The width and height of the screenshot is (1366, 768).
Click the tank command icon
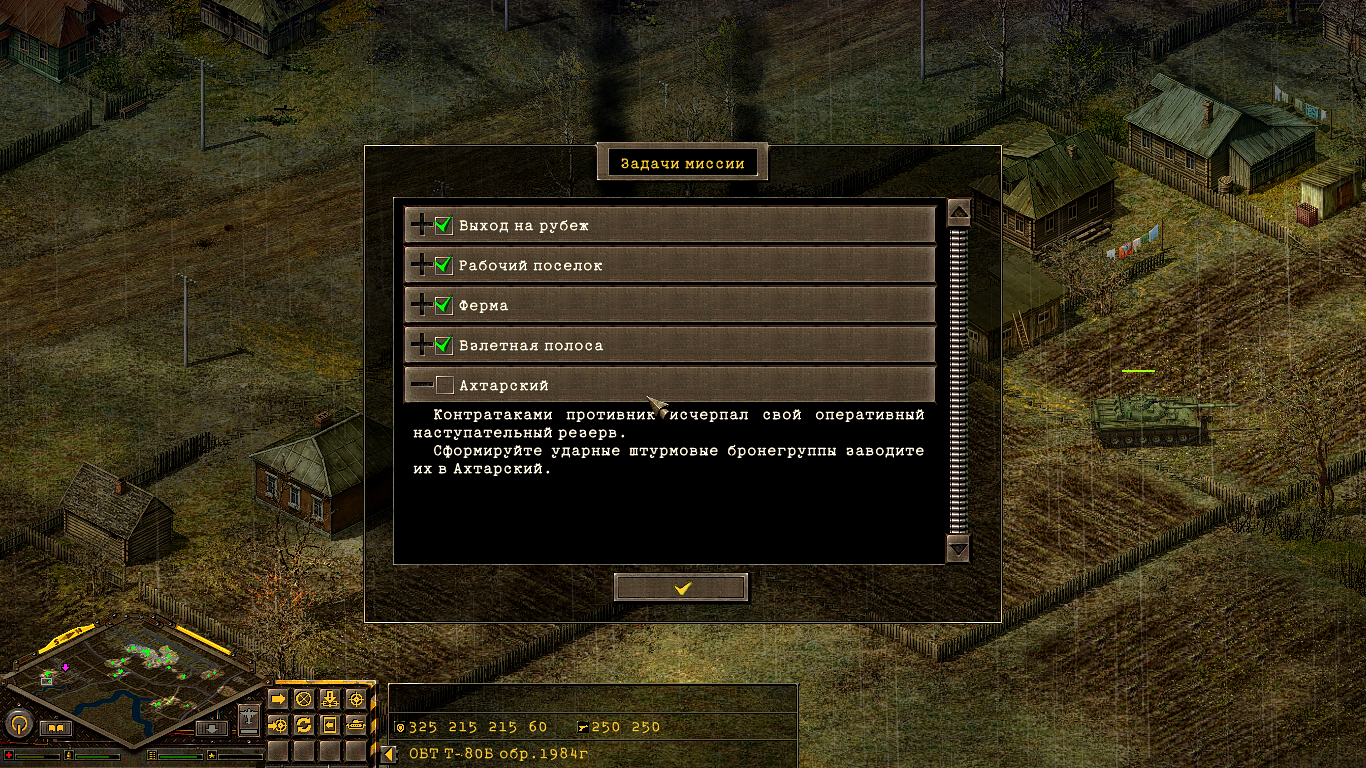click(x=355, y=726)
